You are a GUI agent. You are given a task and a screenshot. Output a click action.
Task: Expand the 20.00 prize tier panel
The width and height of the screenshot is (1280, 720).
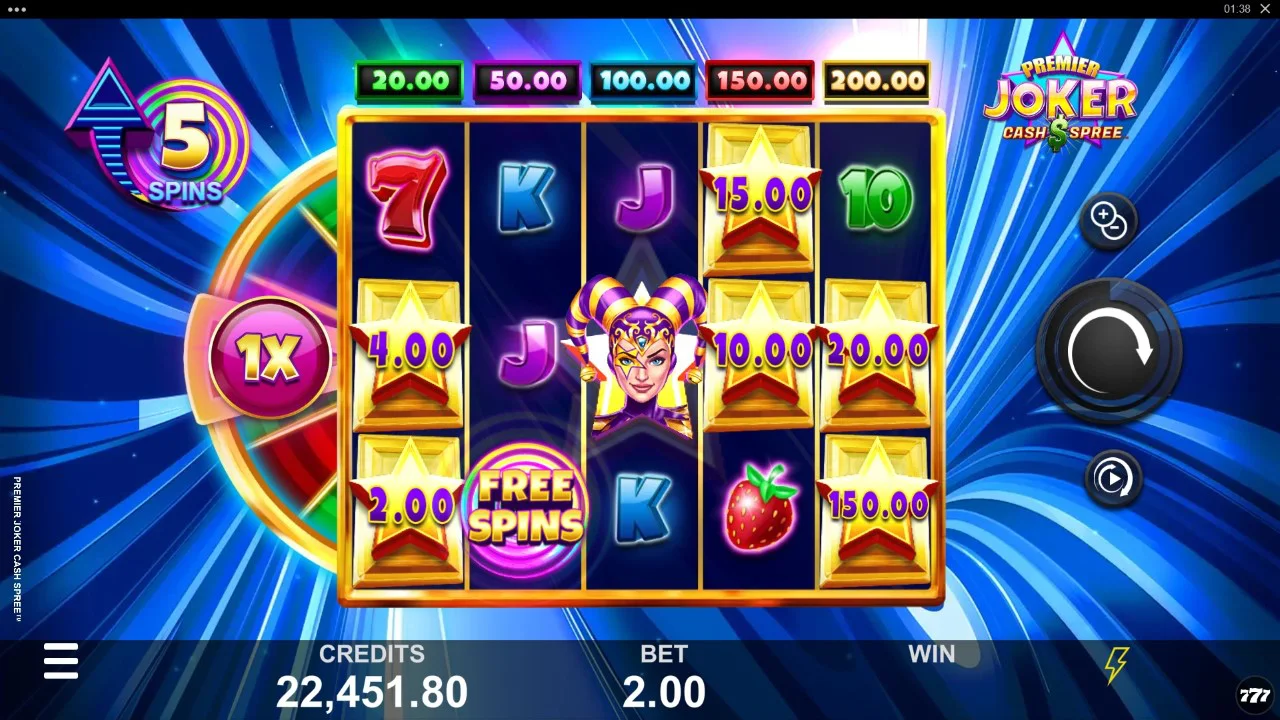click(x=409, y=80)
